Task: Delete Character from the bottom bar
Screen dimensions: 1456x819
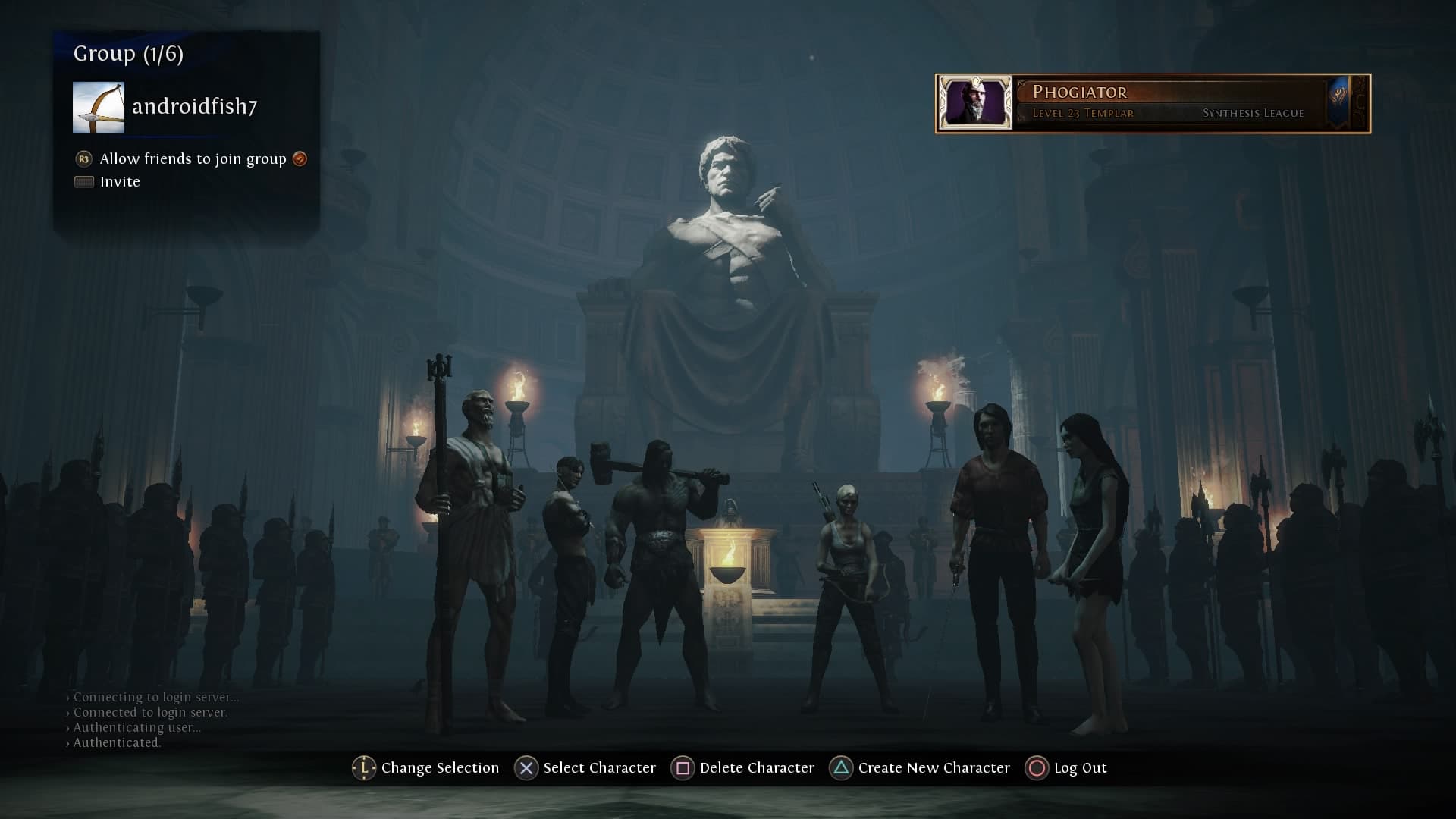Action: [x=742, y=768]
